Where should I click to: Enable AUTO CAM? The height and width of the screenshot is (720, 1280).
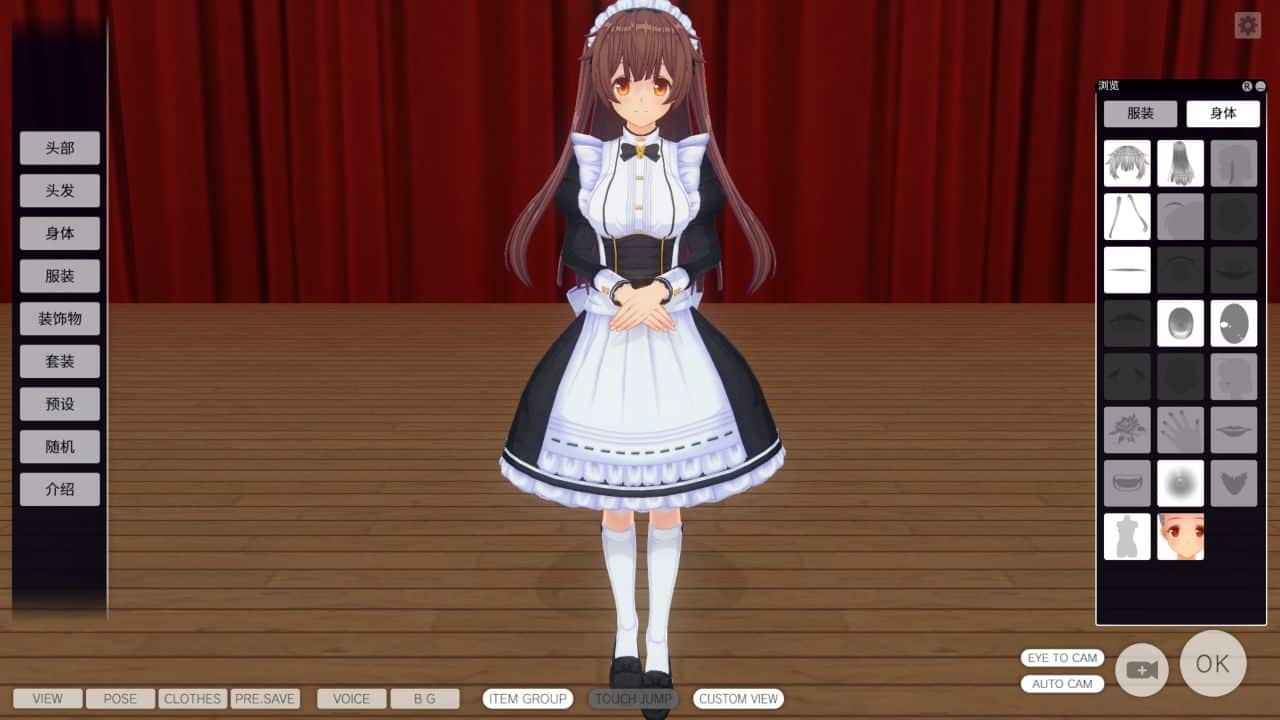coord(1062,683)
